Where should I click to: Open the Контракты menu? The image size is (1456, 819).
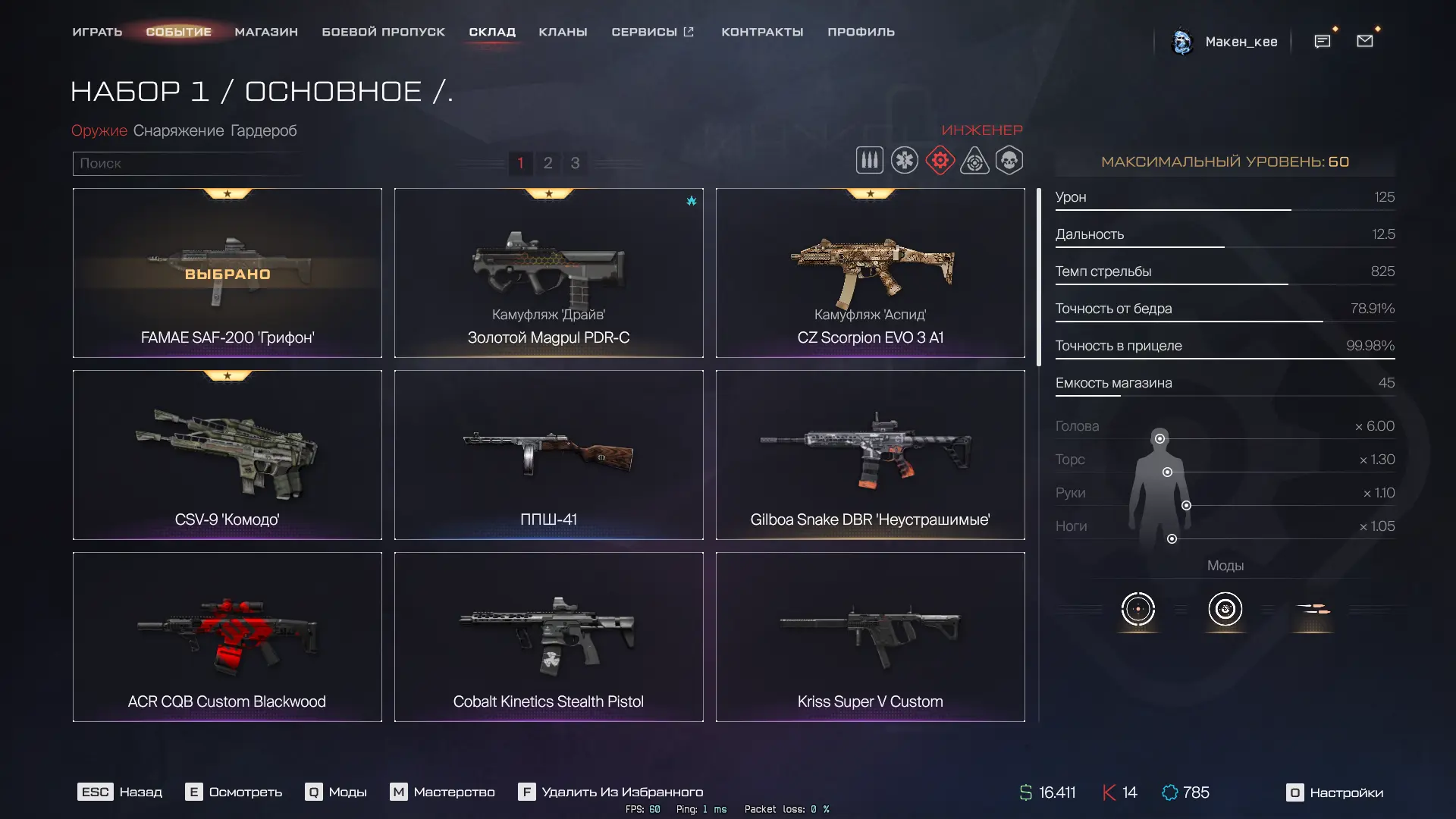point(762,32)
